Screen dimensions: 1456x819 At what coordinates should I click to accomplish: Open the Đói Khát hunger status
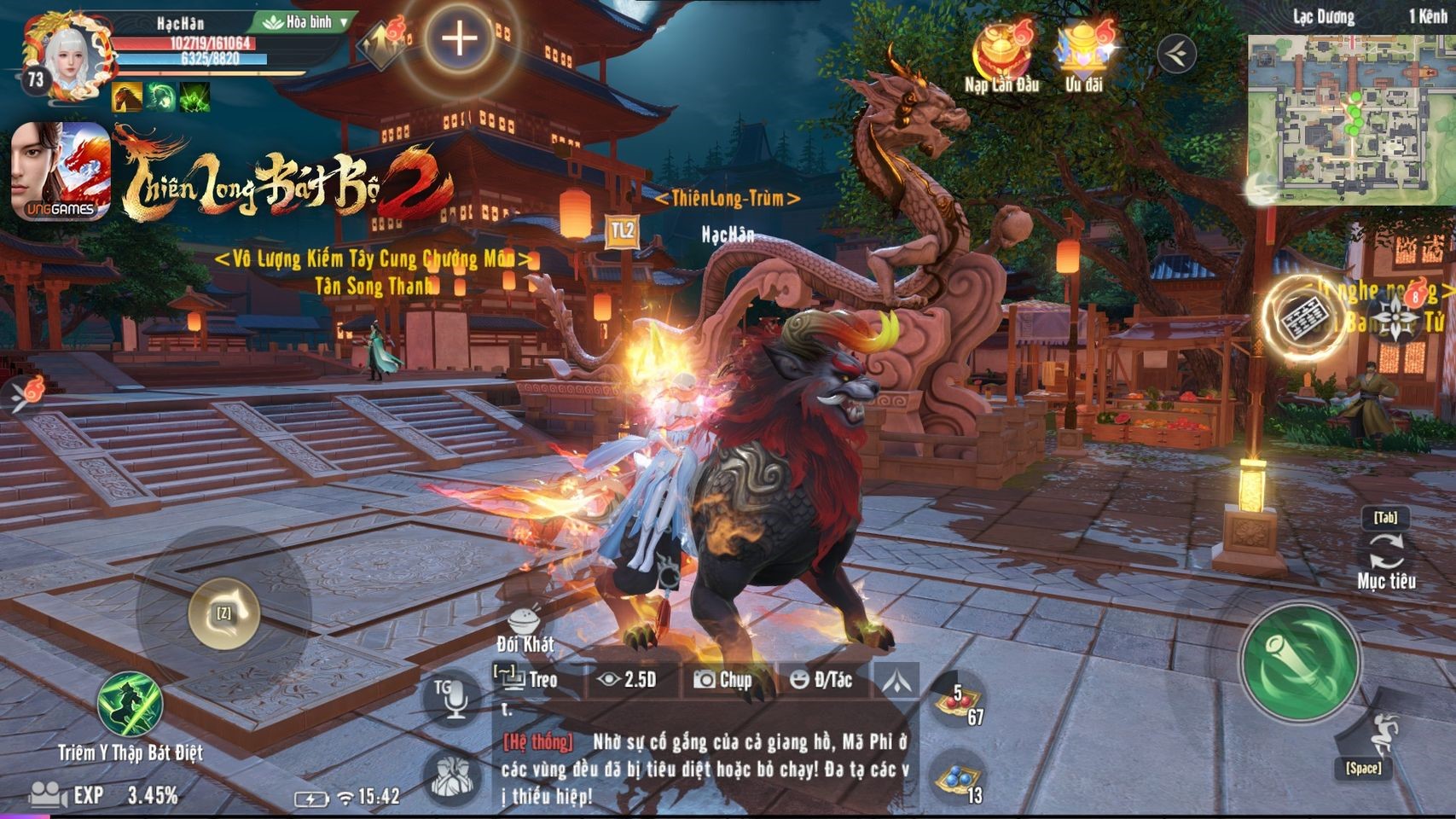[x=525, y=630]
